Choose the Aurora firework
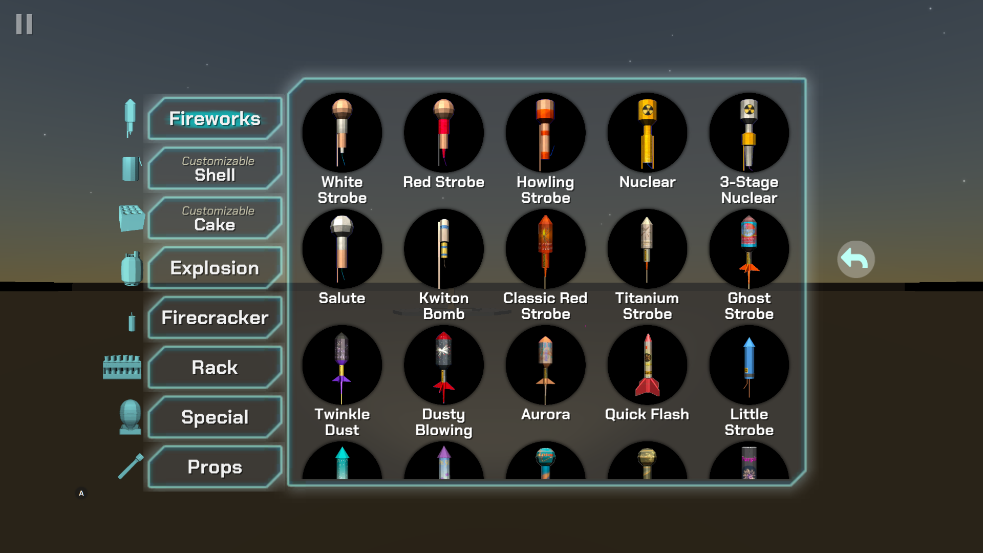Viewport: 983px width, 553px height. (x=545, y=365)
